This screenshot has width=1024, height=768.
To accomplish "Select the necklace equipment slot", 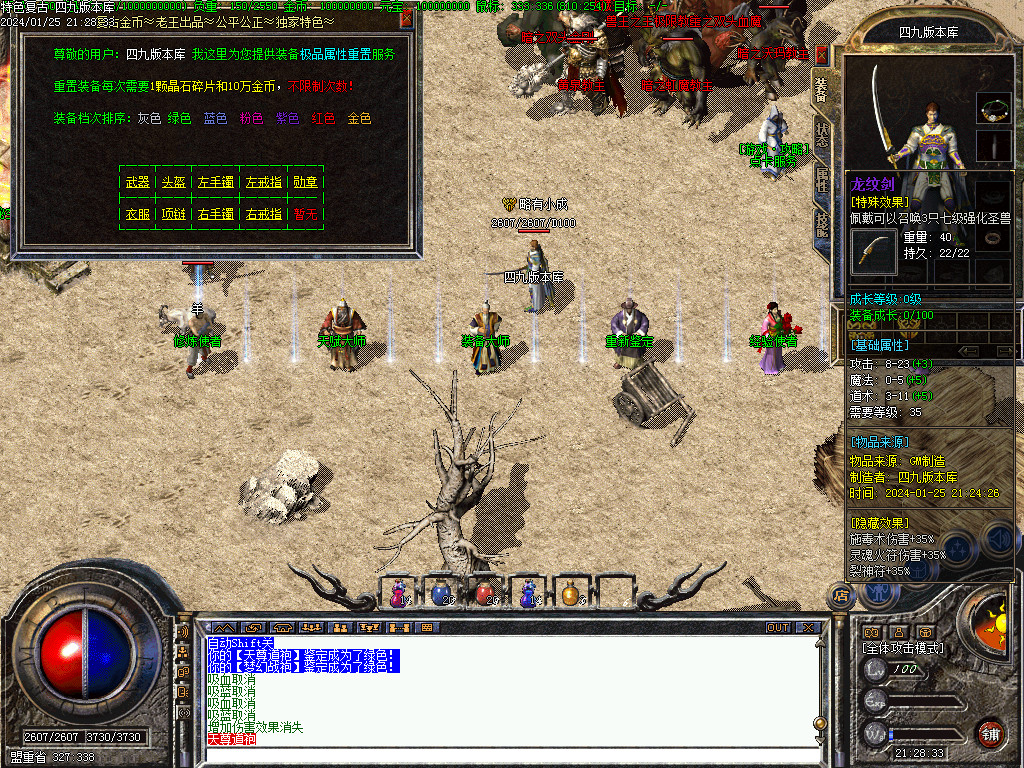I will [994, 107].
